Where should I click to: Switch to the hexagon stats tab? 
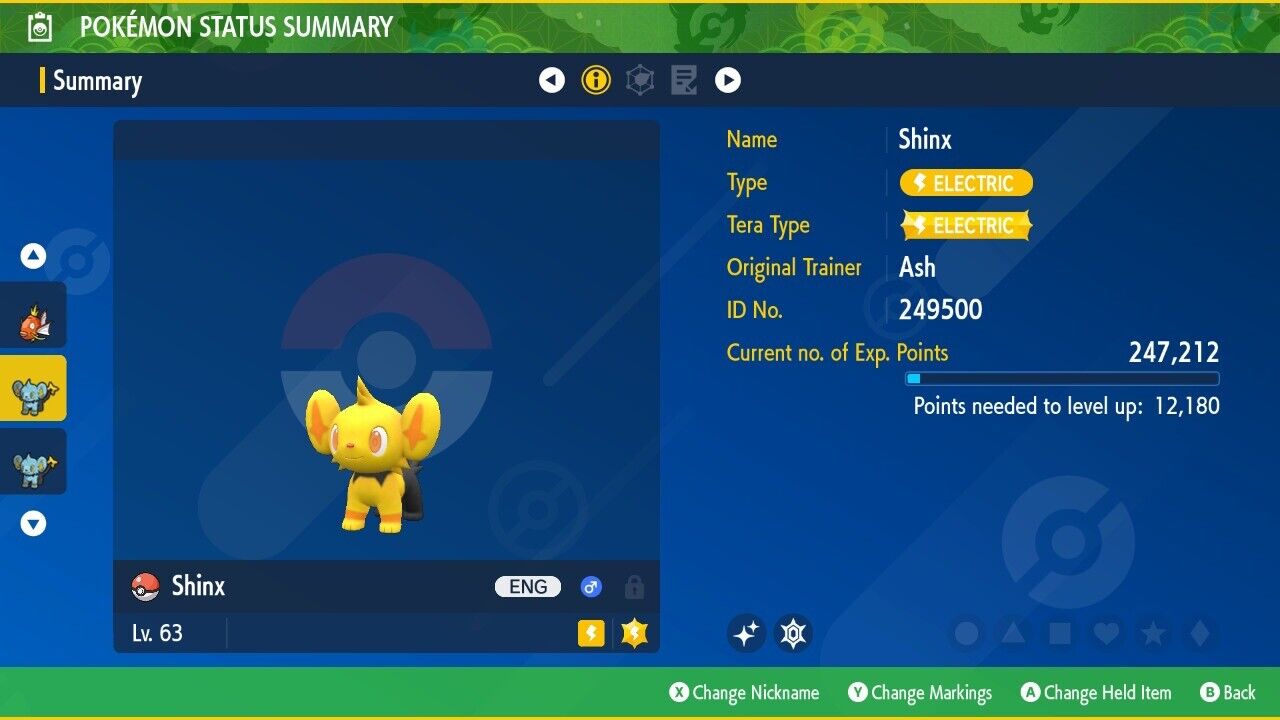click(x=640, y=80)
